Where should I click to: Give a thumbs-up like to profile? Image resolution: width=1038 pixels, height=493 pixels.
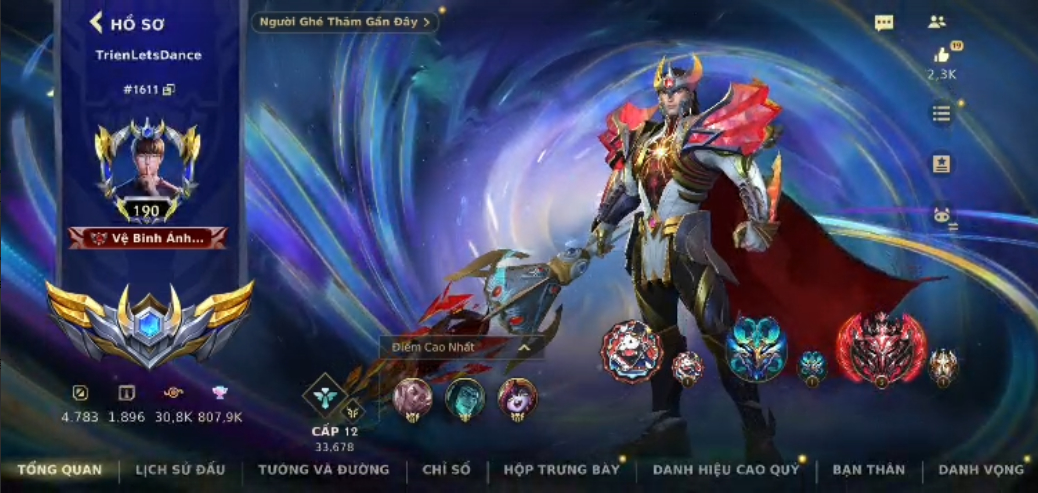[941, 56]
